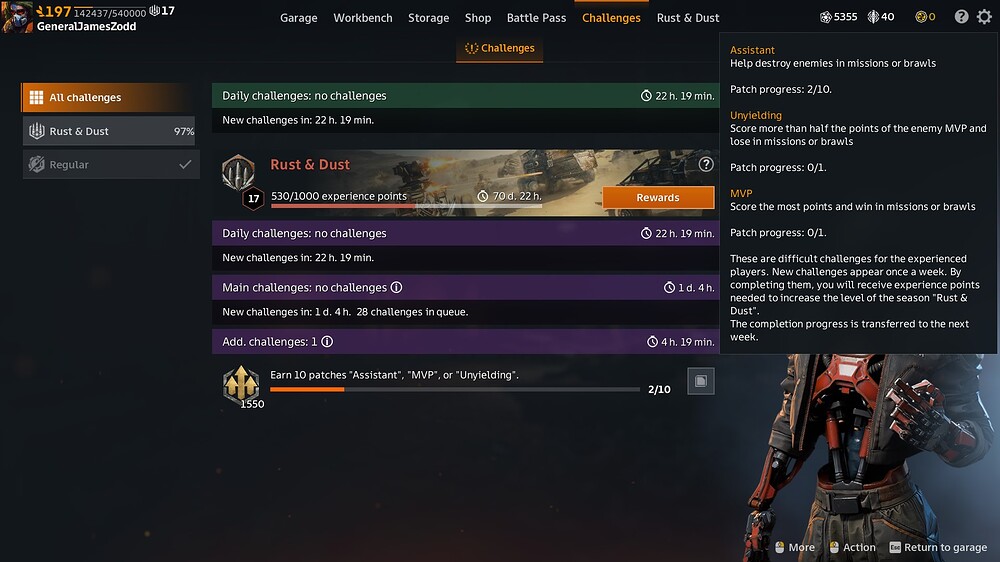Select the Earn 10 patches challenge row

pyautogui.click(x=455, y=381)
